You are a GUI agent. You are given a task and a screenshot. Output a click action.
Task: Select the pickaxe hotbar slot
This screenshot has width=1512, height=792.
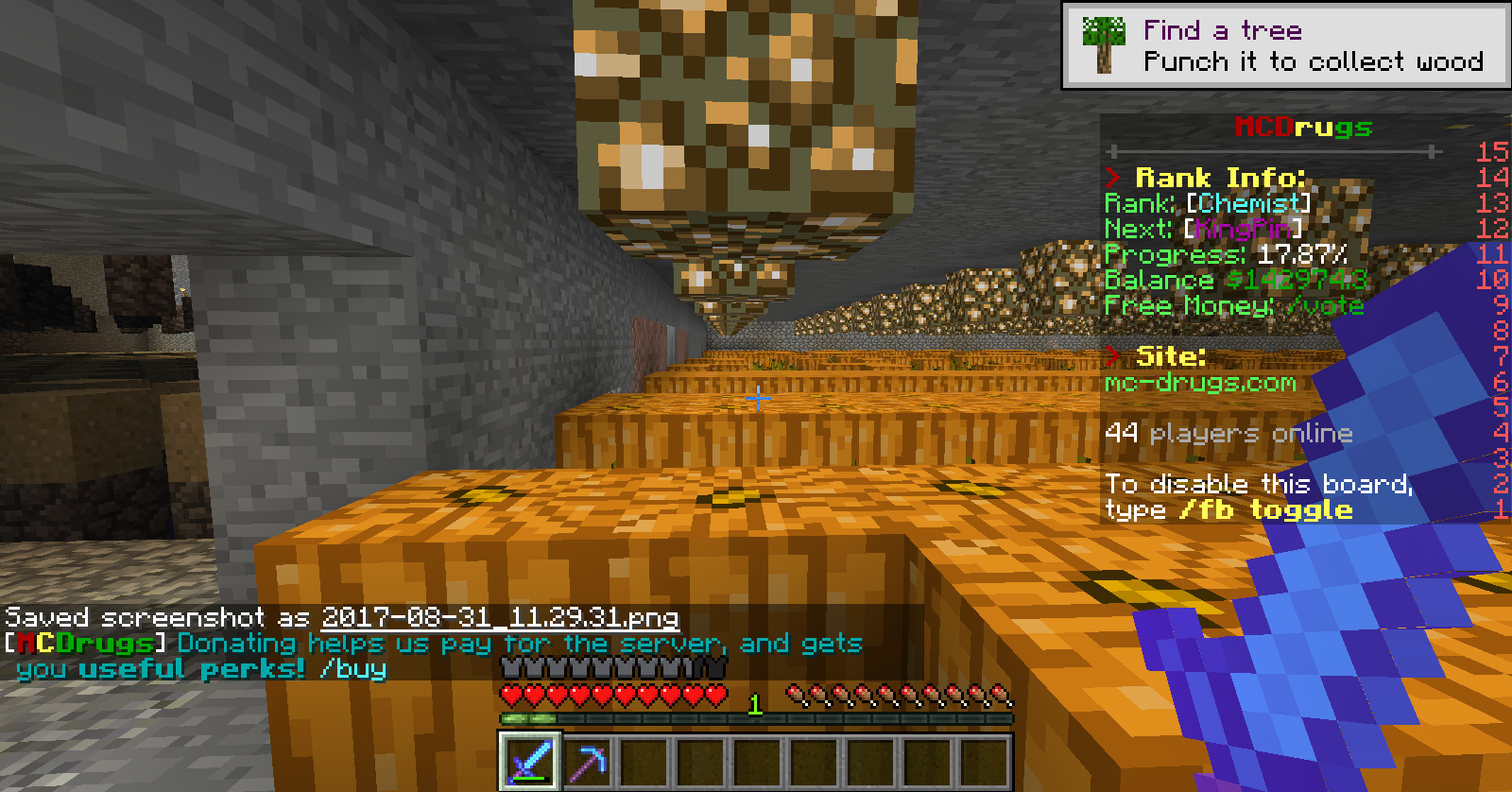(588, 762)
